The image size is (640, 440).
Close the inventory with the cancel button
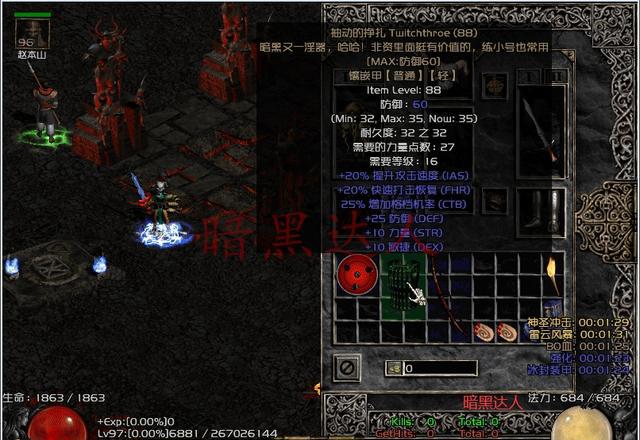[x=348, y=367]
